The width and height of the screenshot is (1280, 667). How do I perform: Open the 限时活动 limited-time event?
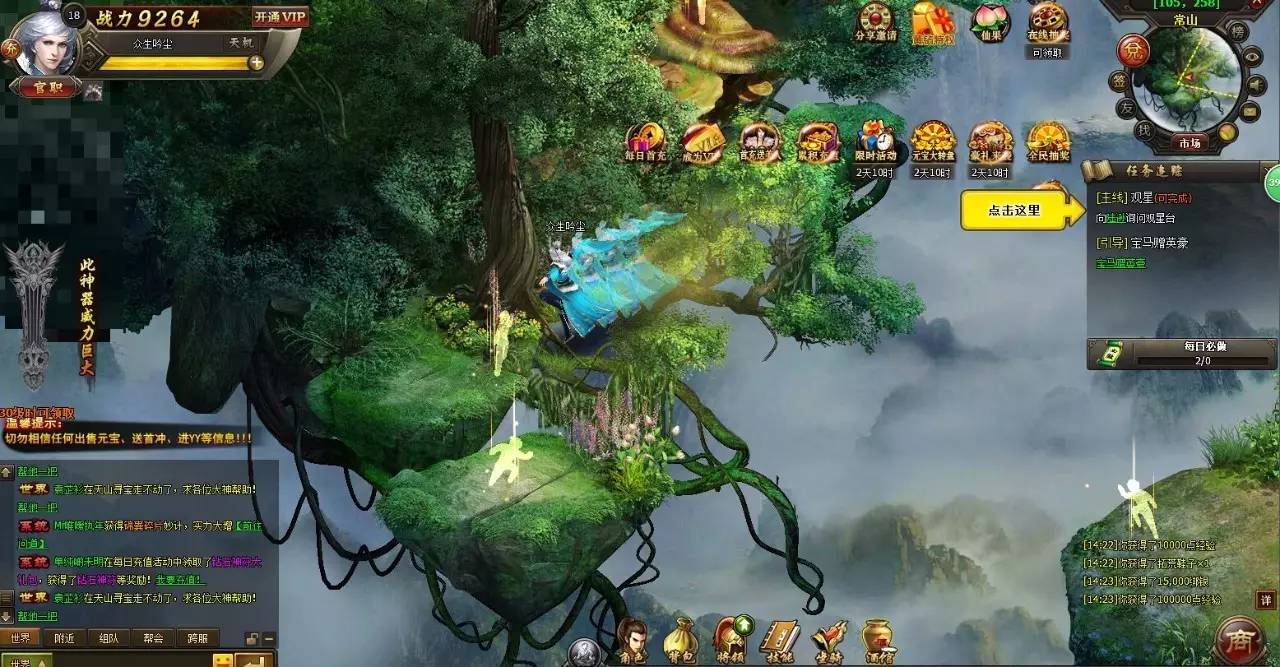point(876,143)
